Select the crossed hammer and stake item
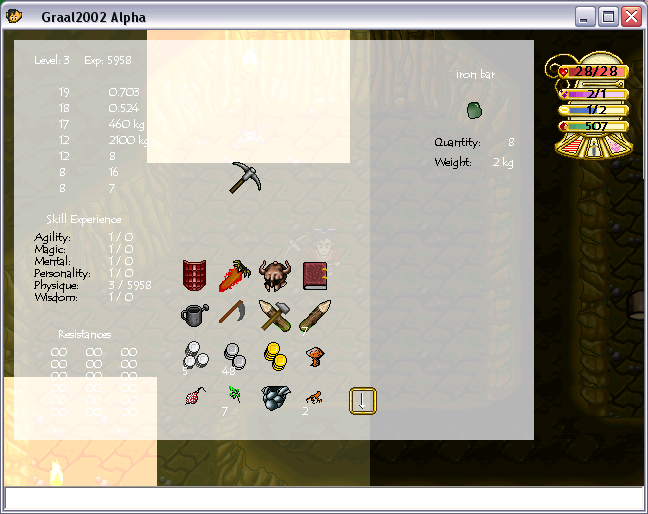This screenshot has width=648, height=514. (274, 315)
